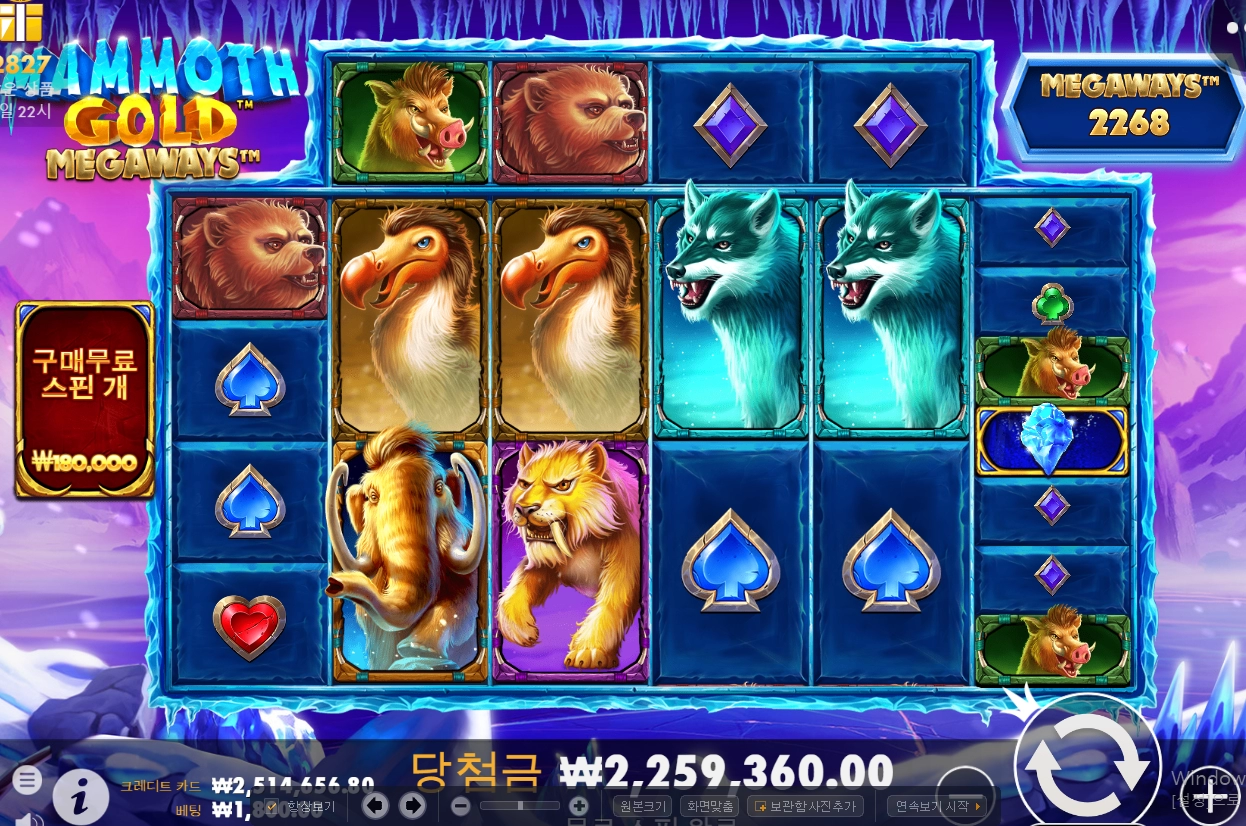Toggle the checkbox in the viewer toolbar

tap(272, 805)
